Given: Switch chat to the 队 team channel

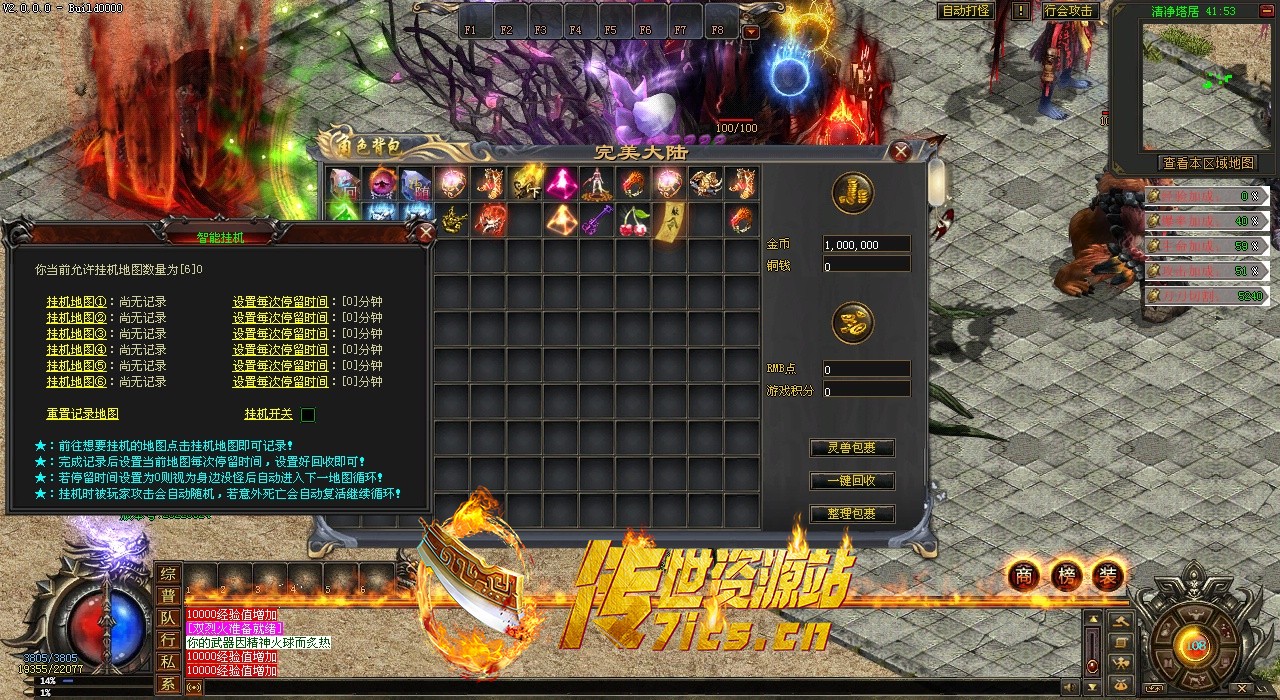Looking at the screenshot, I should (x=168, y=618).
